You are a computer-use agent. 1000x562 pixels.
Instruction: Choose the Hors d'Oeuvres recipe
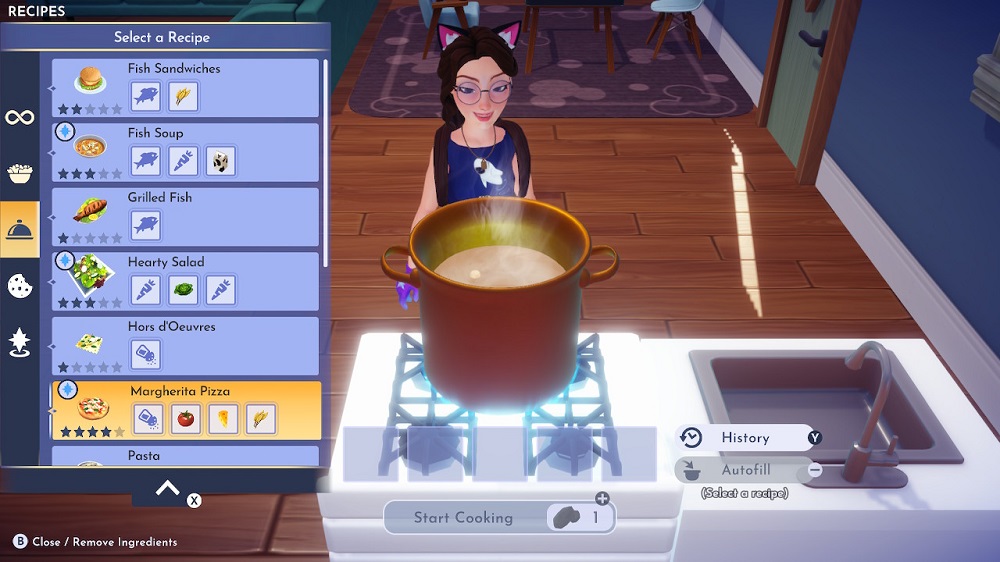point(185,344)
